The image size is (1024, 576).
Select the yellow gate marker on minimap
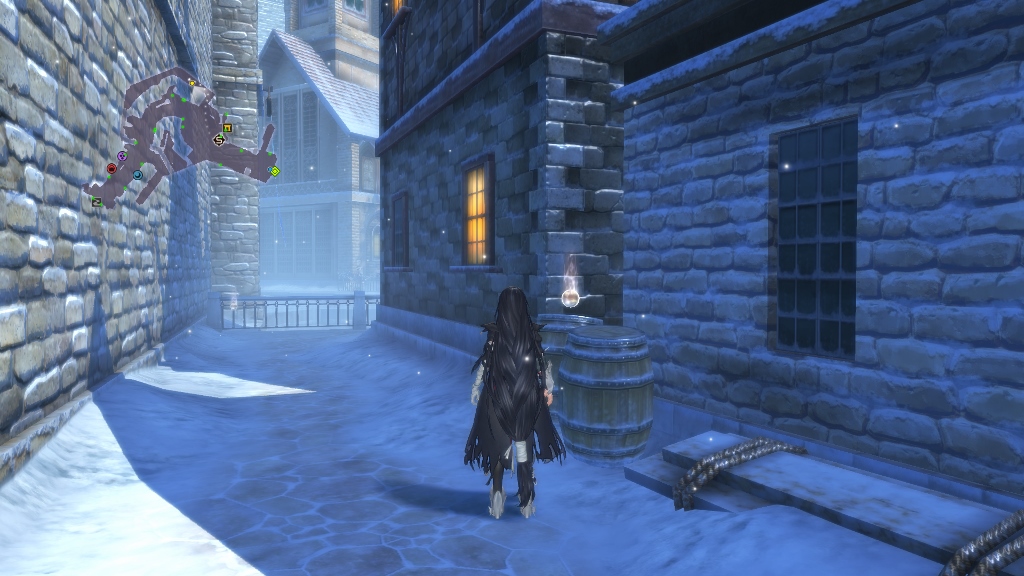click(x=228, y=127)
